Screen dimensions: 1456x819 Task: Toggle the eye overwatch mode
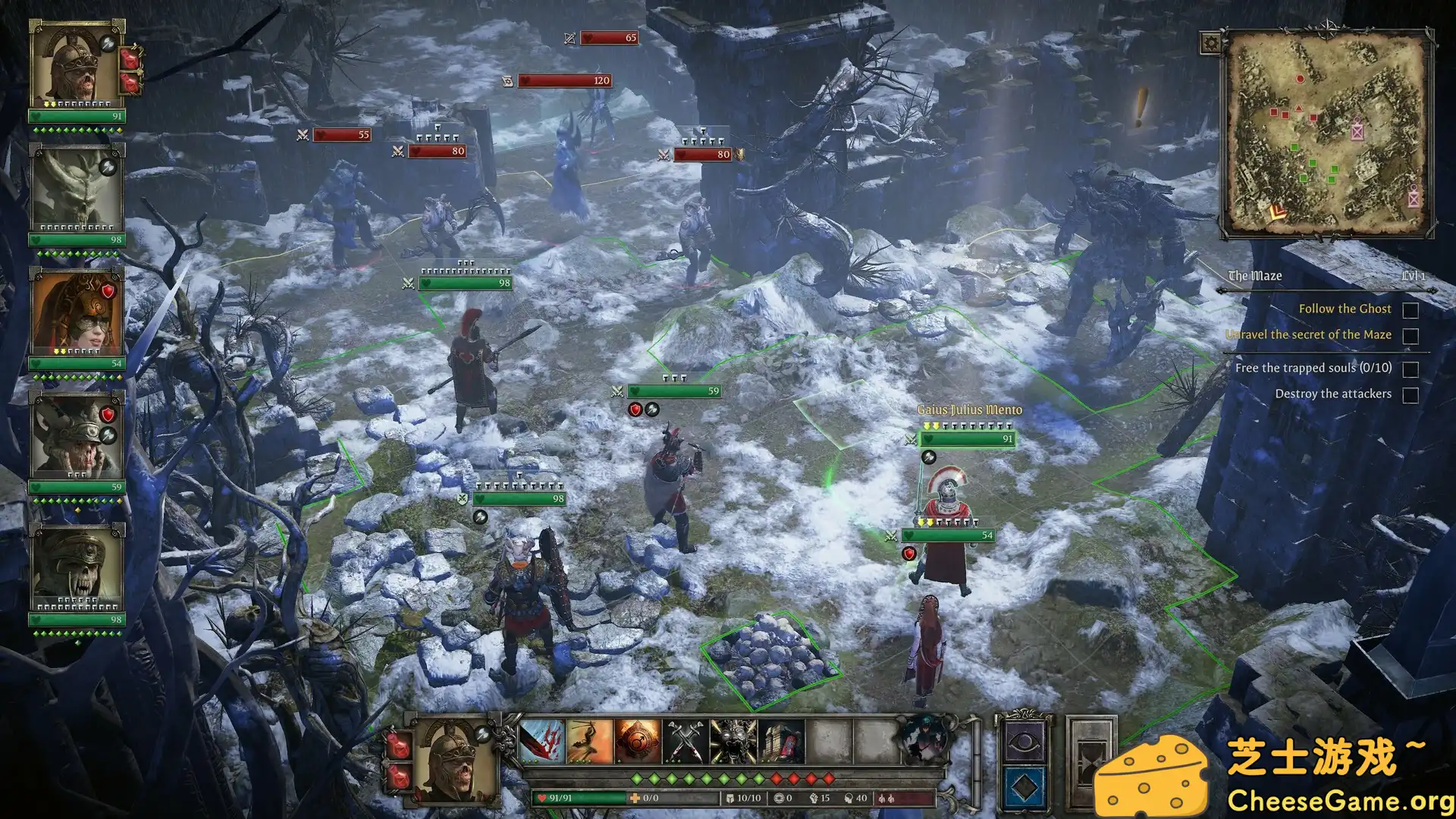tap(1024, 741)
